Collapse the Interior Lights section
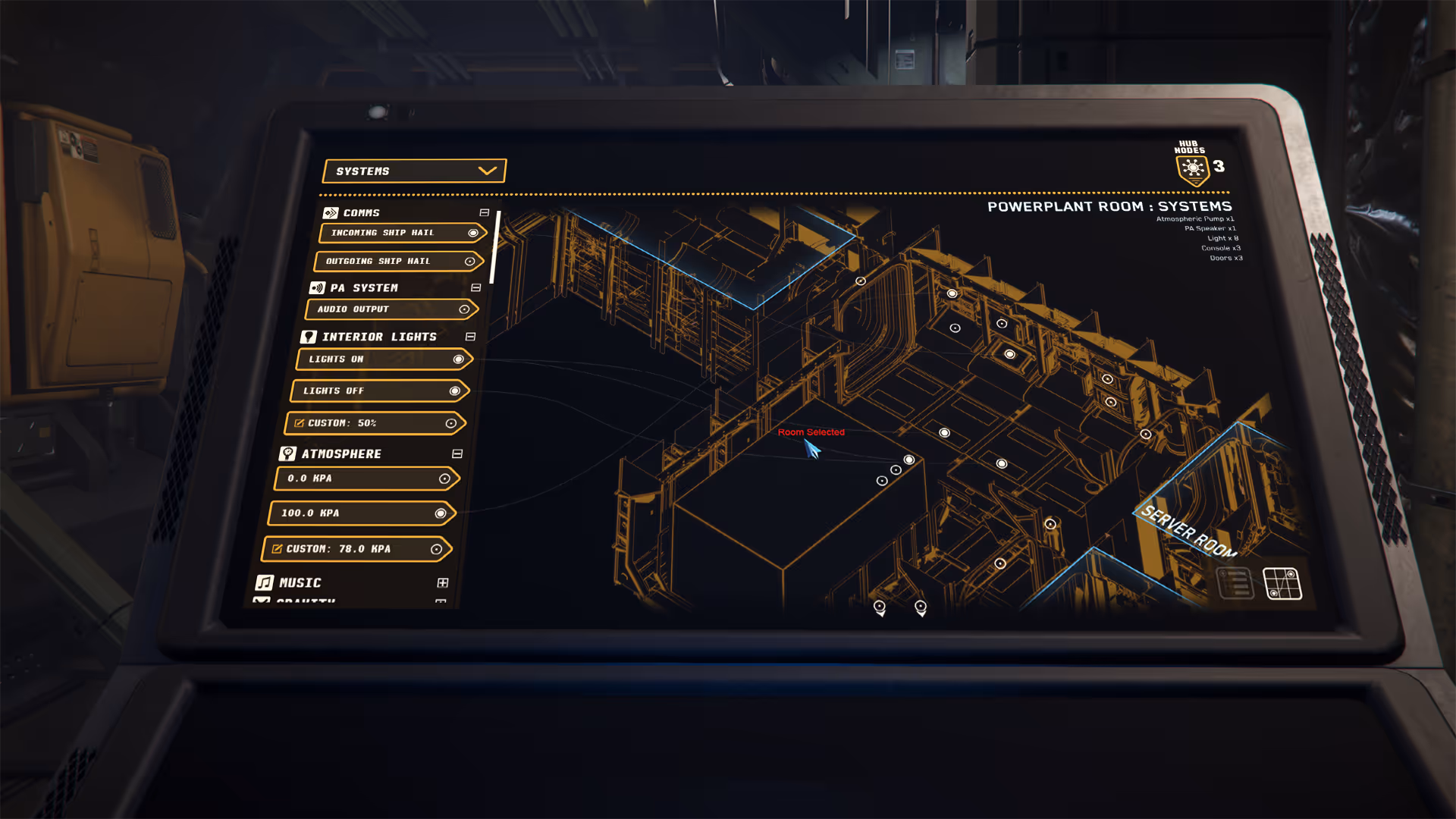Screen dimensions: 1456x819 tap(471, 337)
